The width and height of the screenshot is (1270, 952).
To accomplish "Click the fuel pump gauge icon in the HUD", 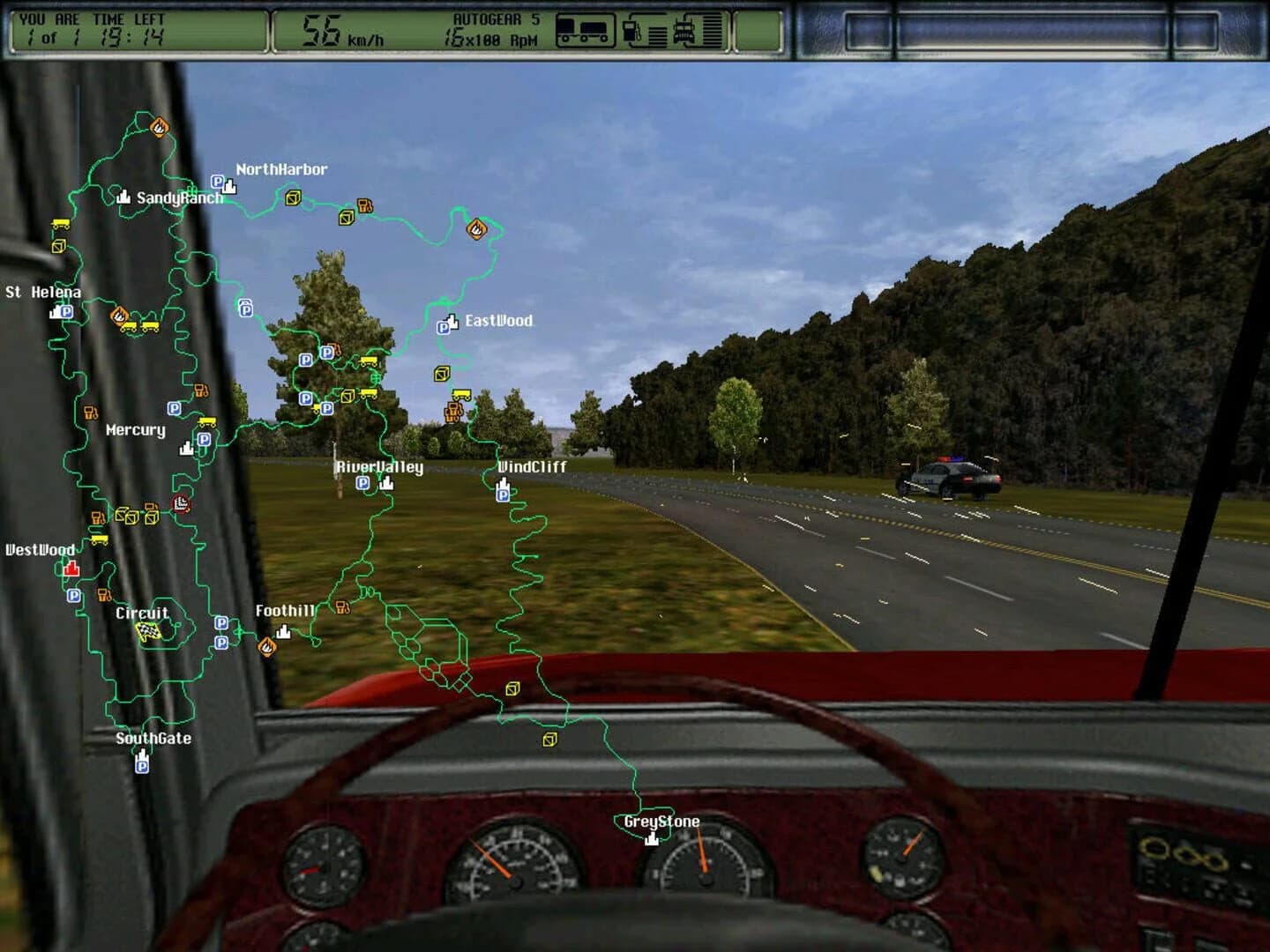I will tap(631, 31).
